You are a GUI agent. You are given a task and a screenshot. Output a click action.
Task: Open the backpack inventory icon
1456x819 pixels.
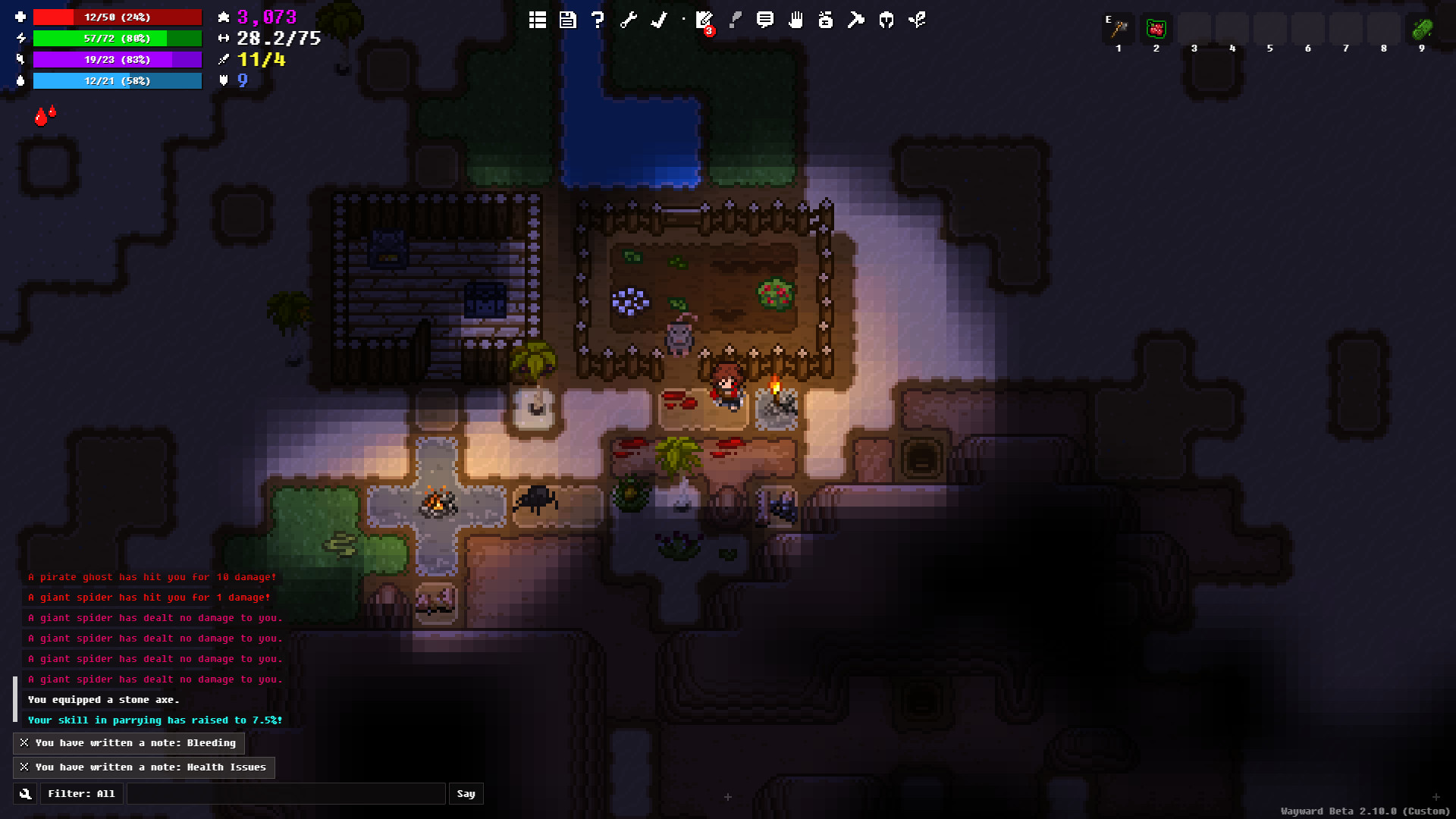[826, 20]
